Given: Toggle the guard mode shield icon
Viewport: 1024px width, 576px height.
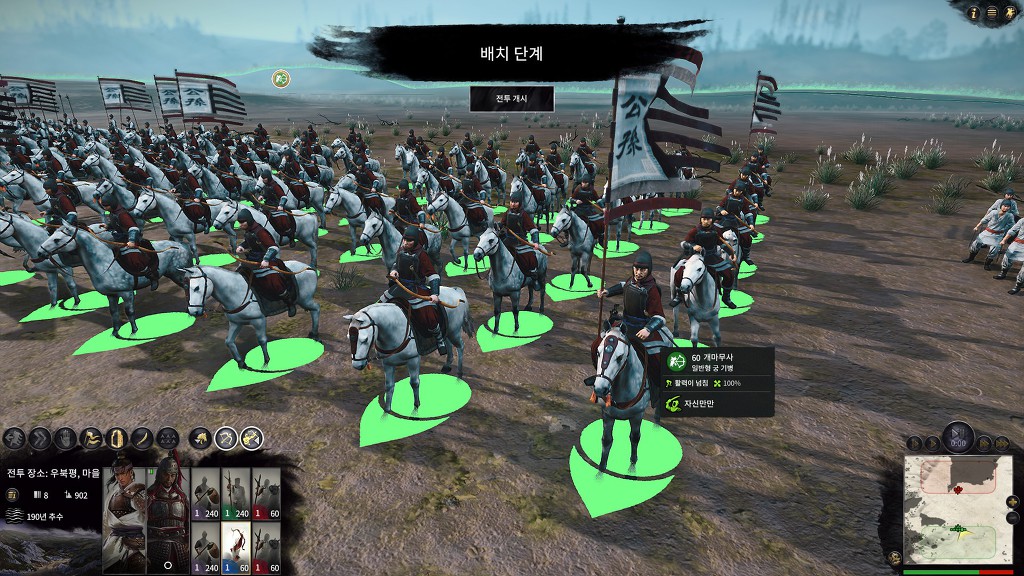Looking at the screenshot, I should [x=117, y=438].
